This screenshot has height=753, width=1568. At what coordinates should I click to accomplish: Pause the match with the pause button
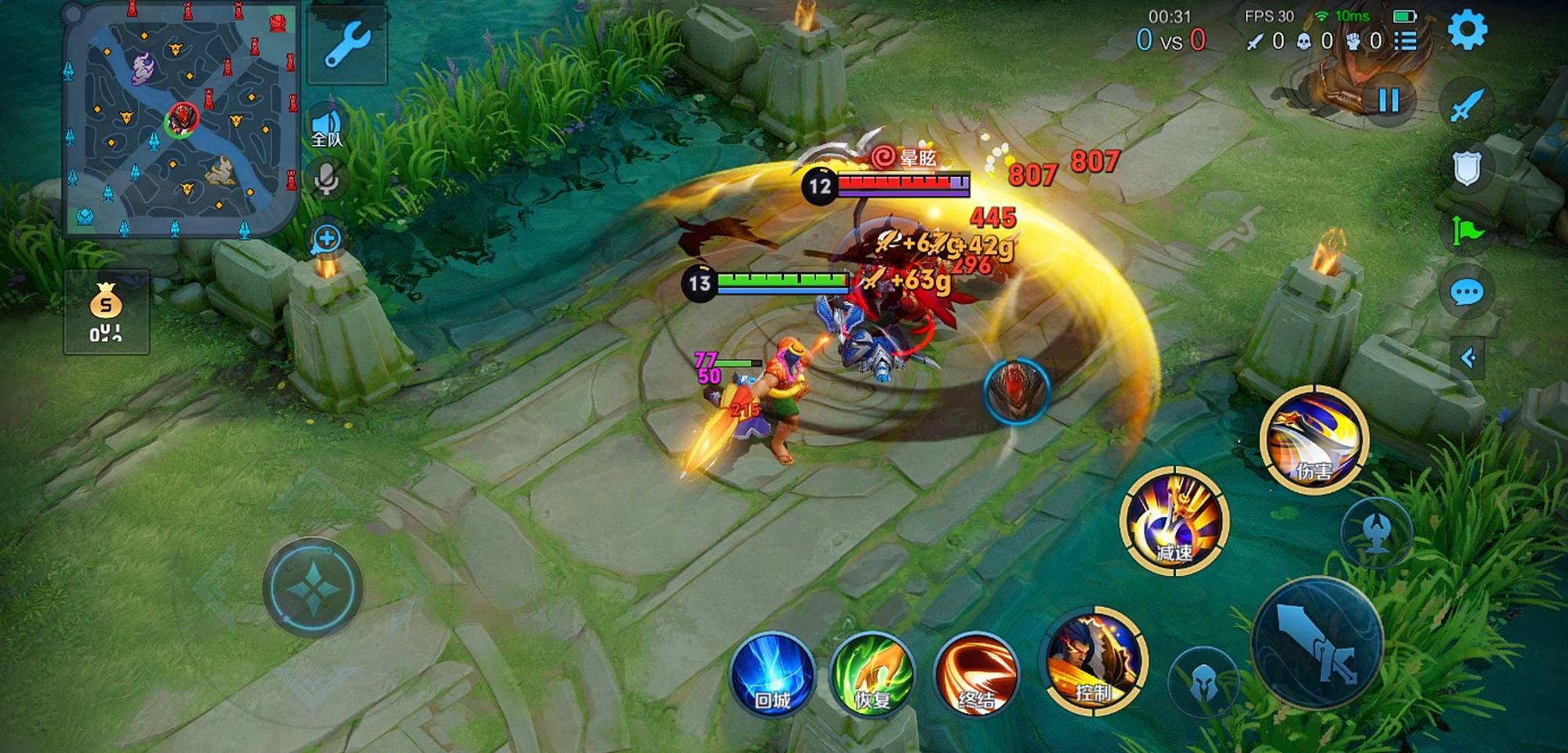tap(1388, 100)
